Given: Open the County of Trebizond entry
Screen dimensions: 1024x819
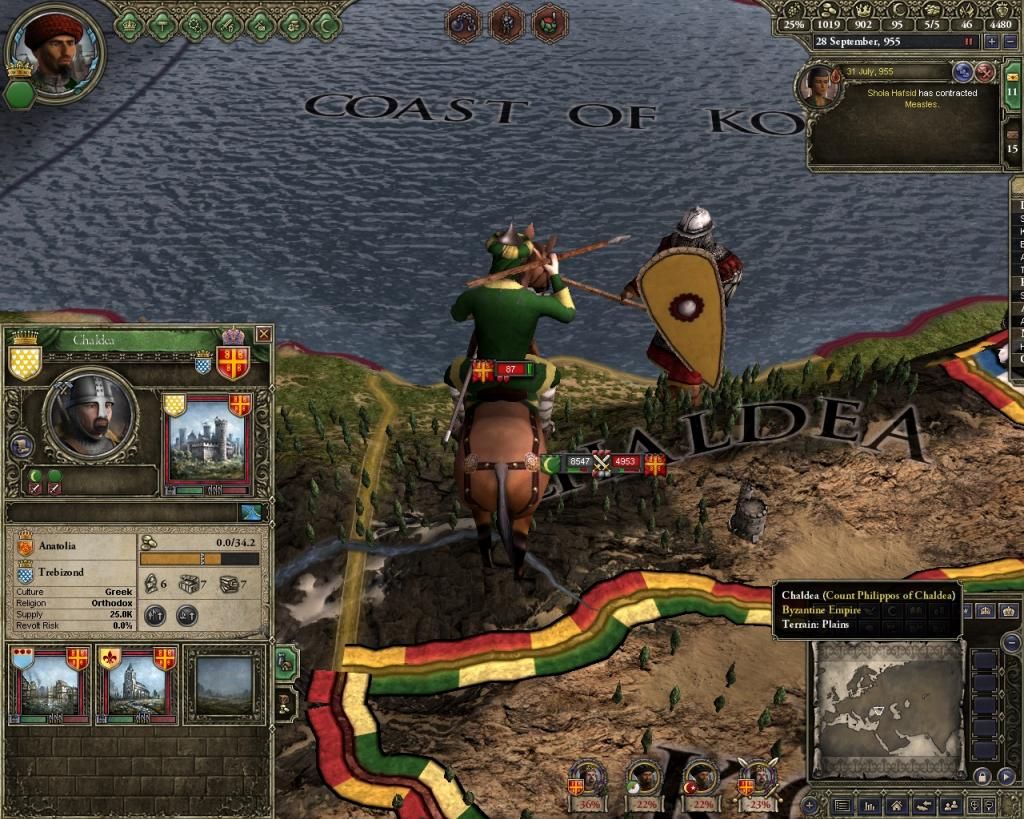Looking at the screenshot, I should [60, 572].
